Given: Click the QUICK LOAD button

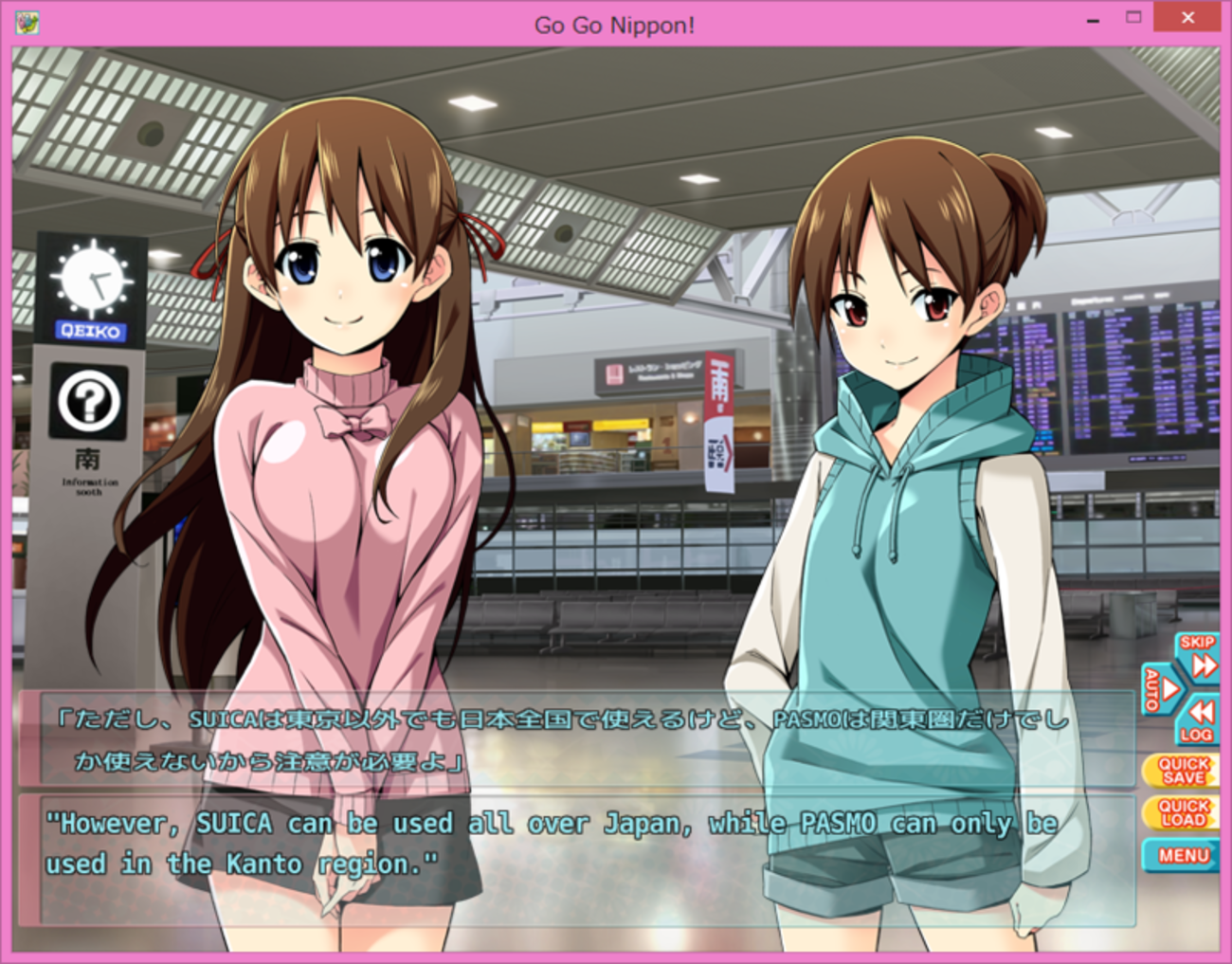Looking at the screenshot, I should tap(1183, 812).
